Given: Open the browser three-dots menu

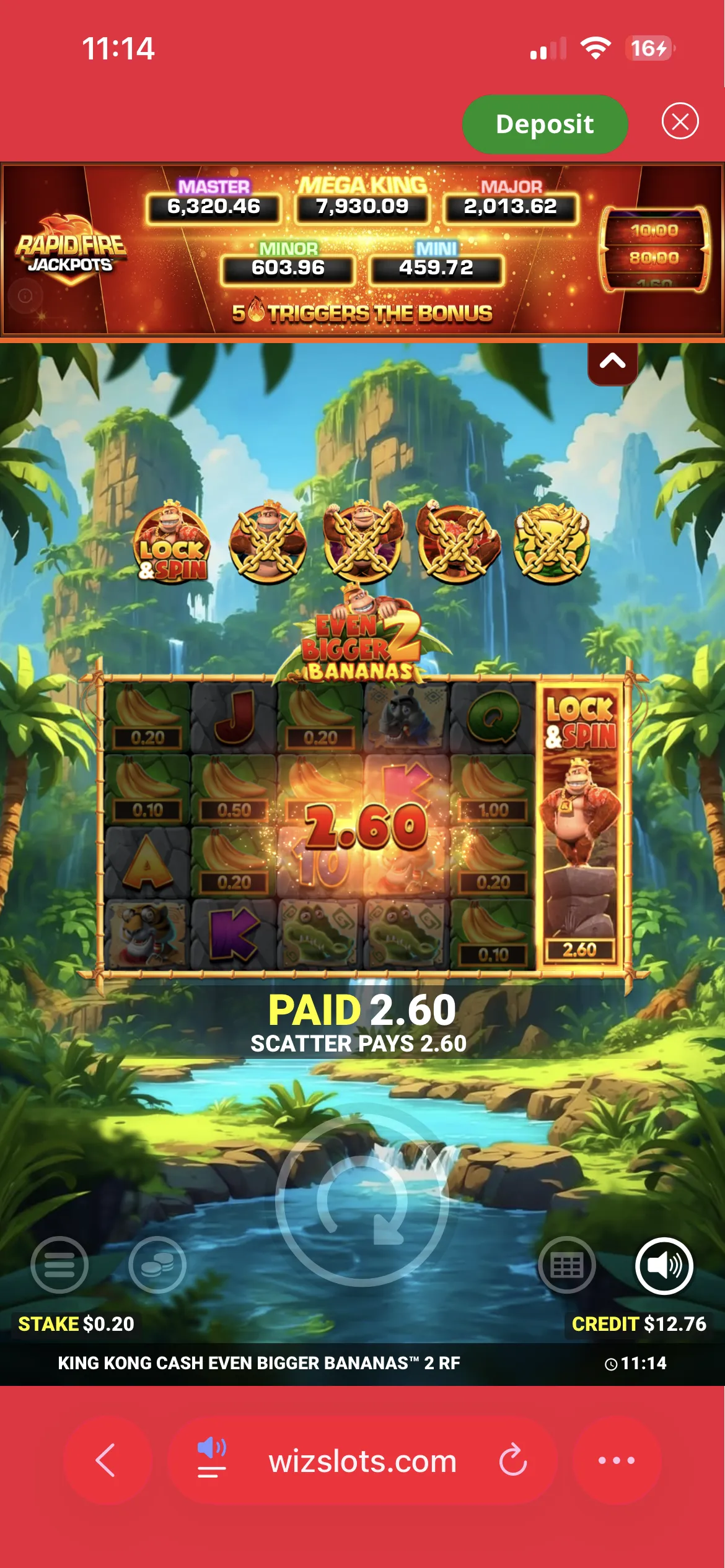Looking at the screenshot, I should point(616,1460).
